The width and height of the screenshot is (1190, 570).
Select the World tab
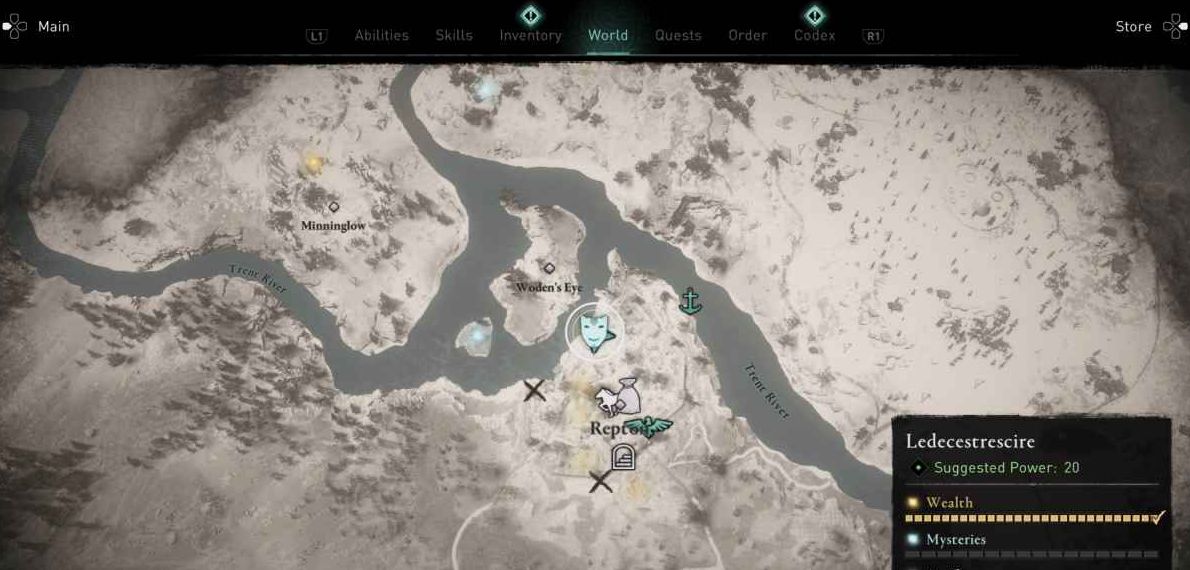click(608, 35)
